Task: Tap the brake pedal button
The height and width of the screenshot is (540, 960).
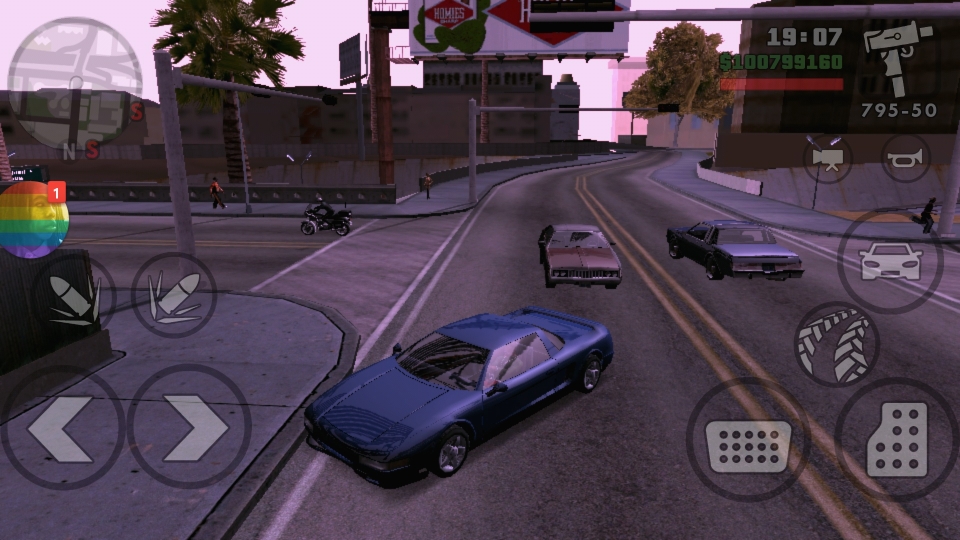Action: click(x=747, y=439)
